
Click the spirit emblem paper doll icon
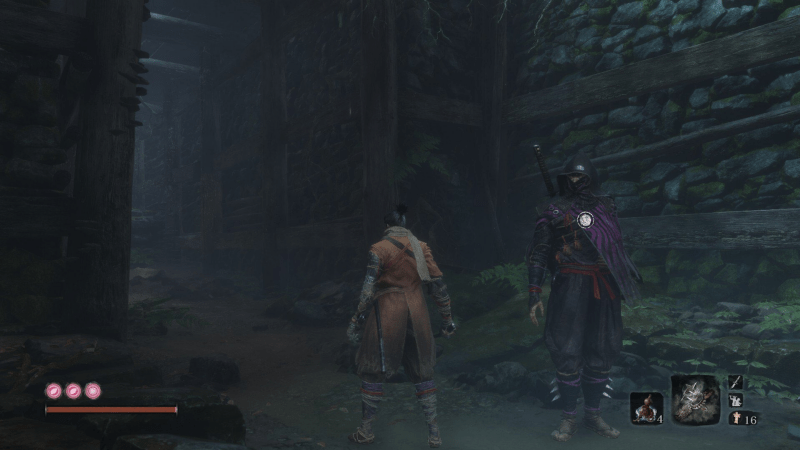(735, 418)
